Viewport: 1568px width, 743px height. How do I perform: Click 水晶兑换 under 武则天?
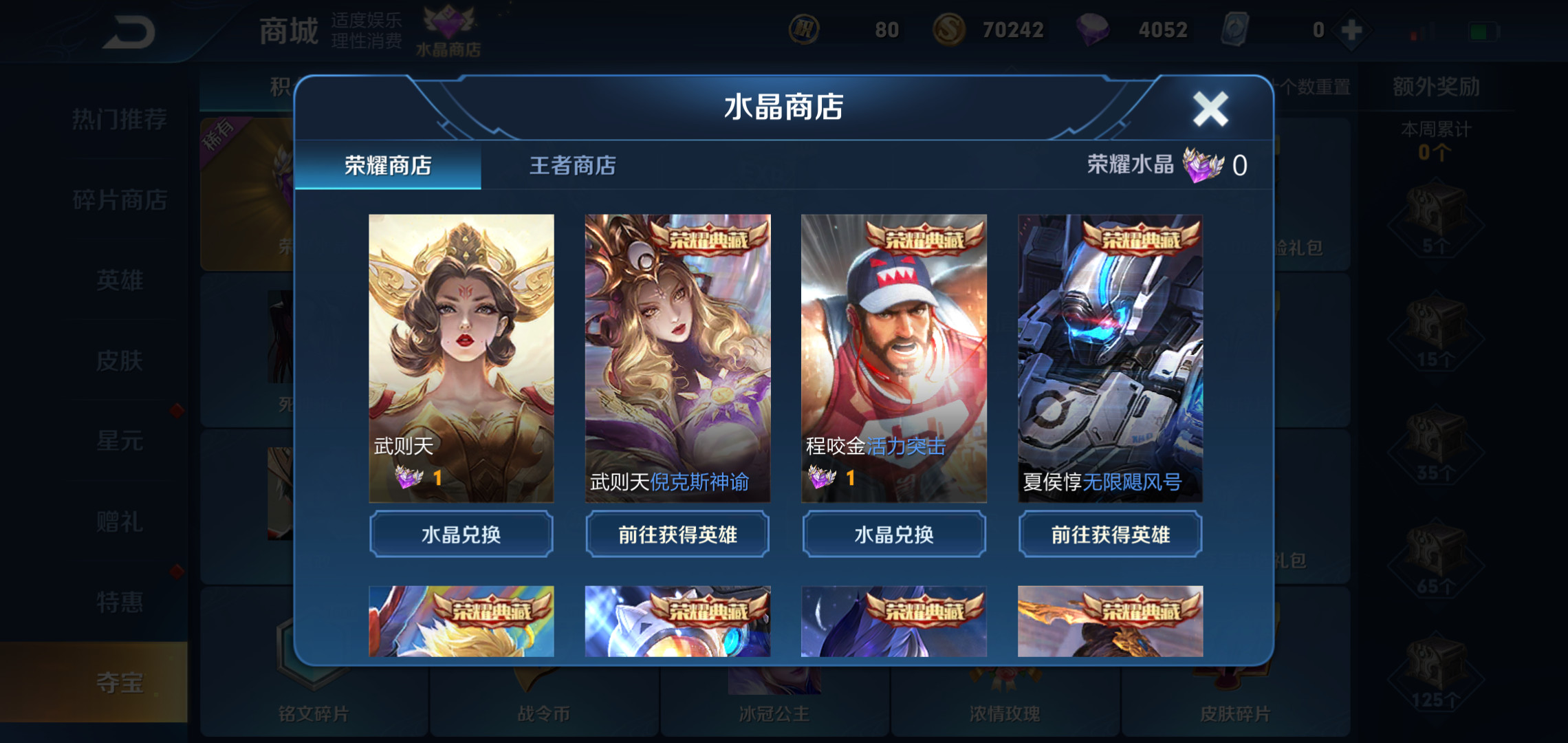click(460, 534)
